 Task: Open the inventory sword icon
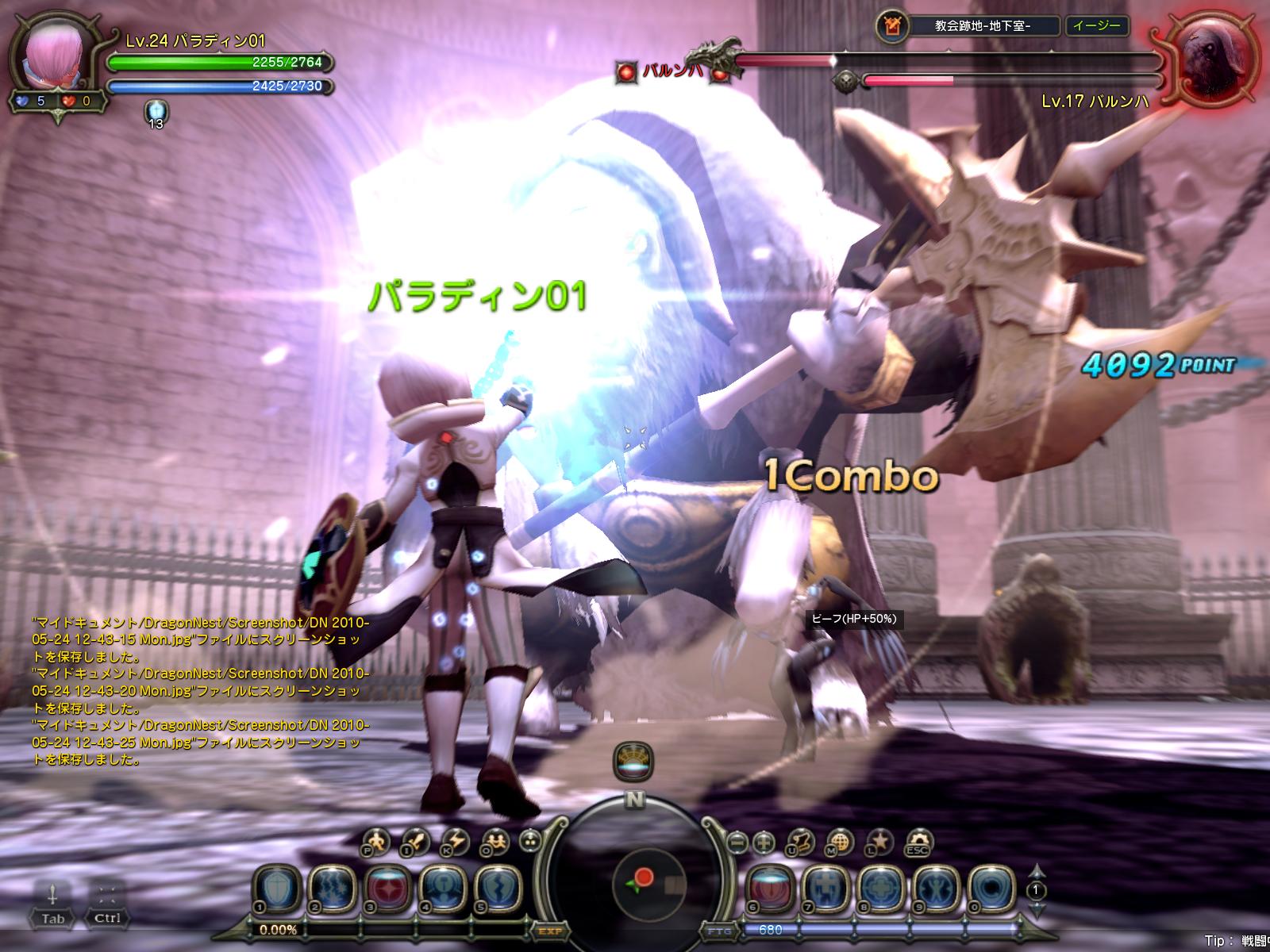[x=414, y=841]
